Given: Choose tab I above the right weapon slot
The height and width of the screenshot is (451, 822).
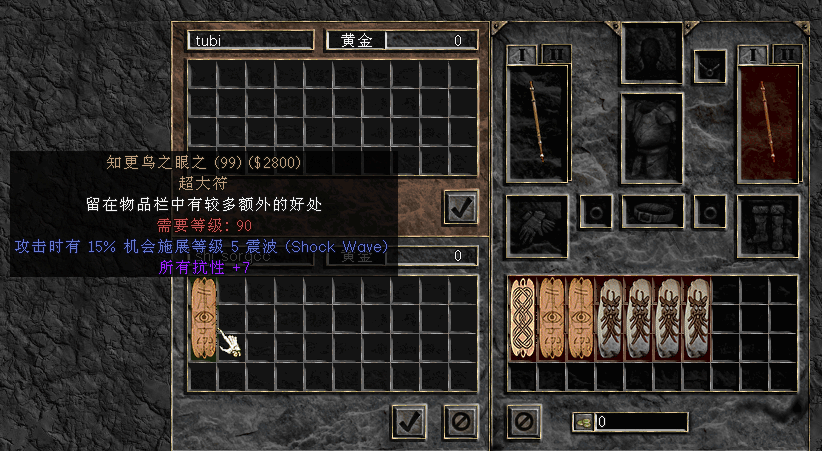Looking at the screenshot, I should [x=753, y=54].
